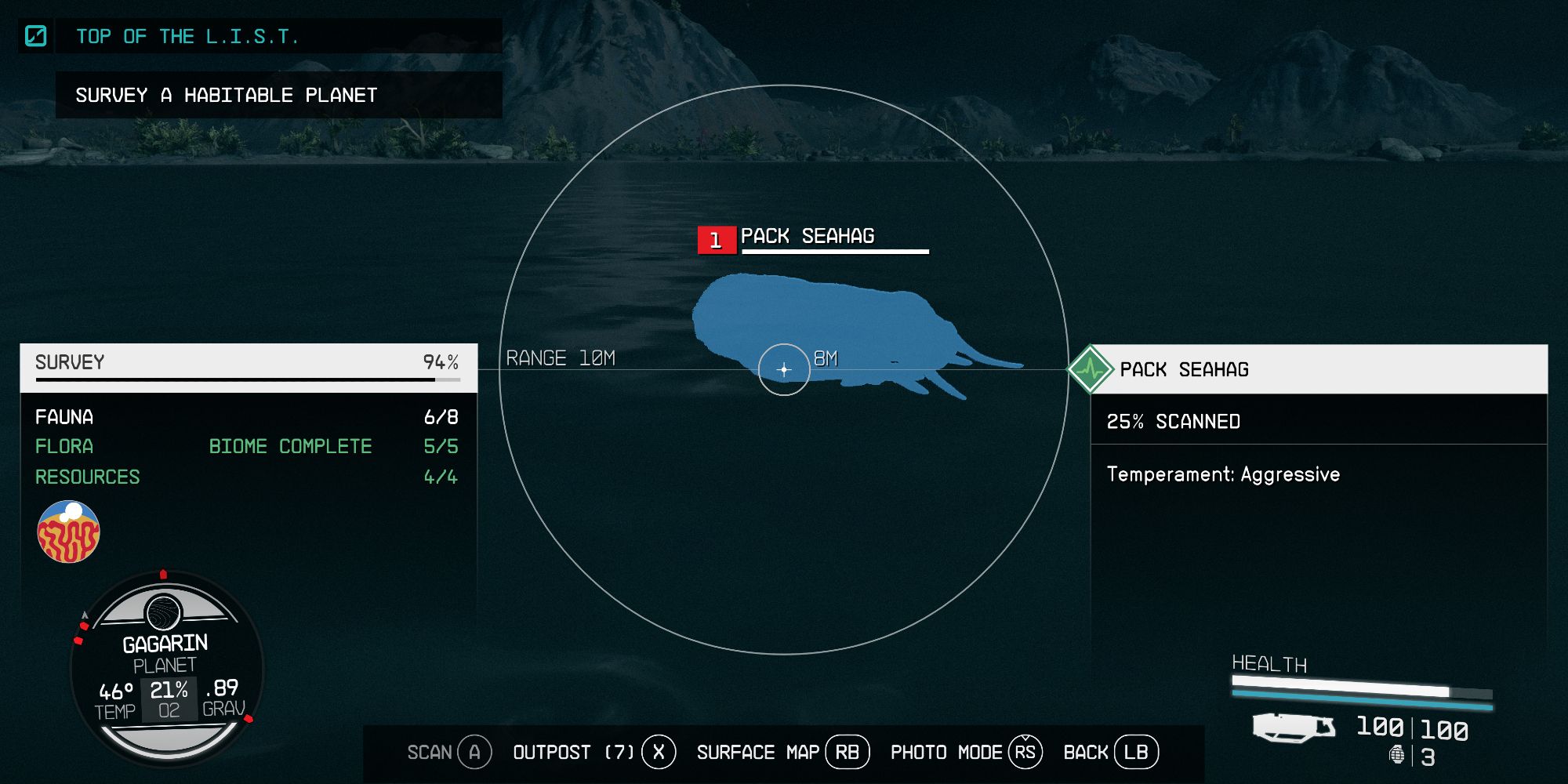Screen dimensions: 1568x784
Task: Activate SCAN using the A prompt
Action: click(x=473, y=751)
